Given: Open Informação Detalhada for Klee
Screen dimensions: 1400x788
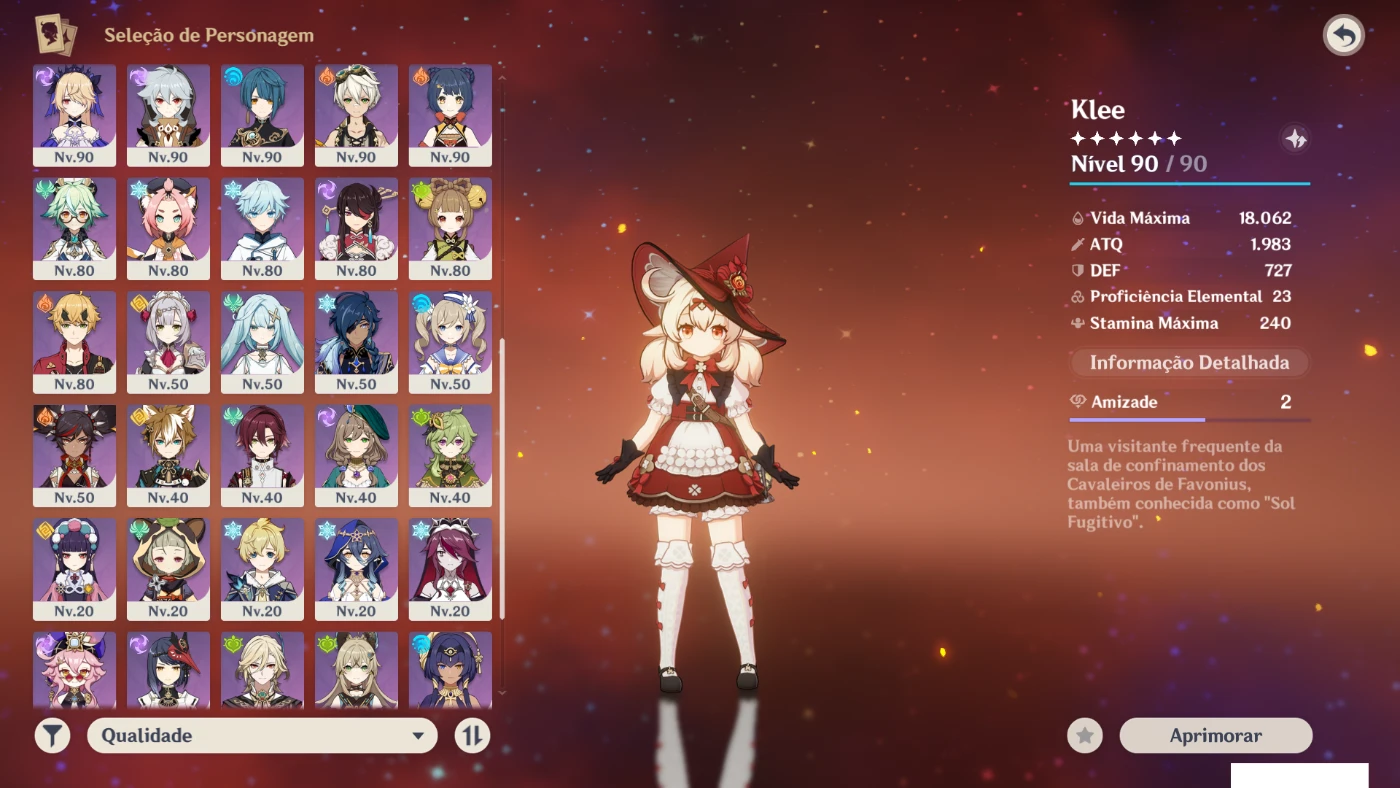Looking at the screenshot, I should coord(1189,363).
